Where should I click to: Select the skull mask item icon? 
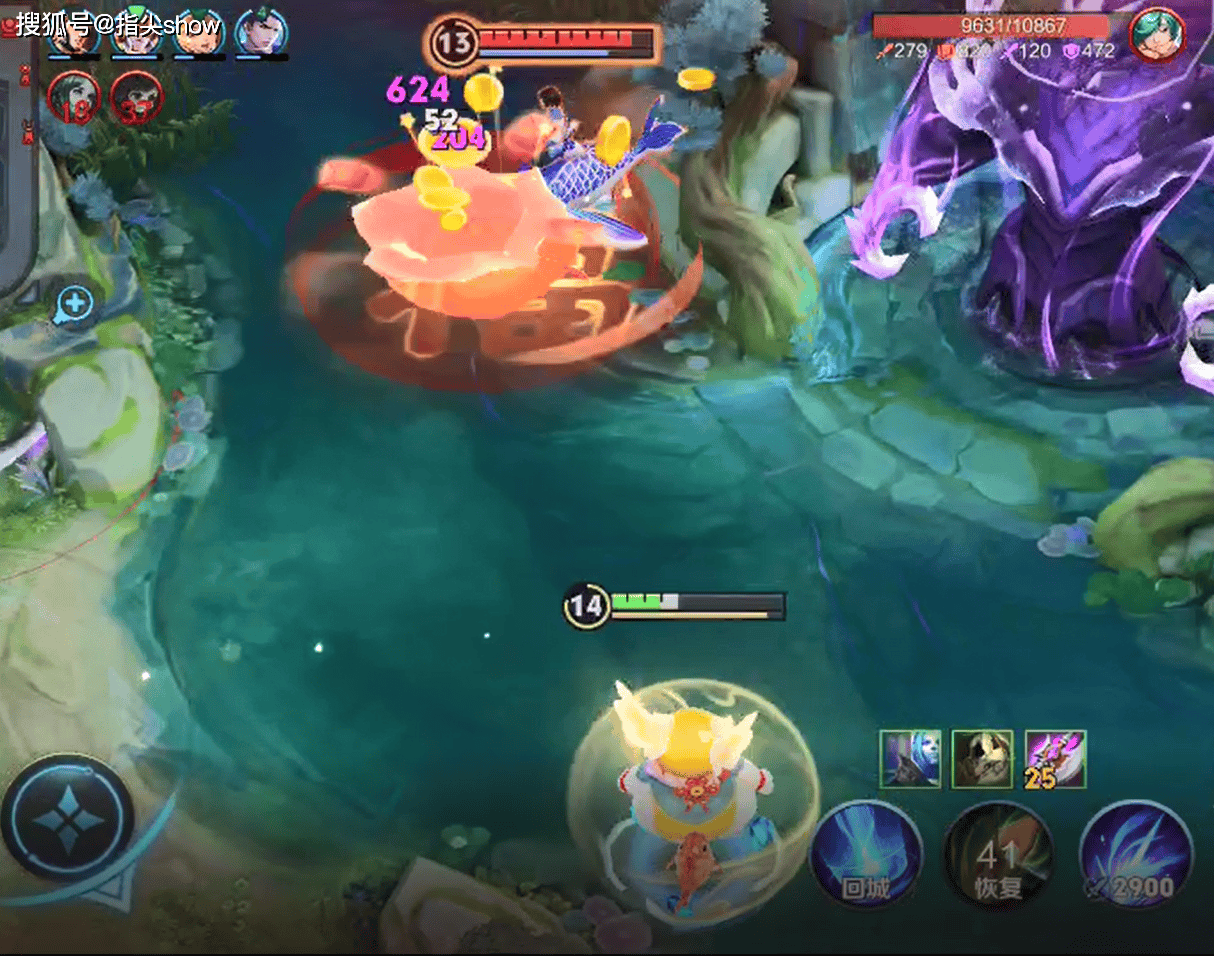(982, 759)
